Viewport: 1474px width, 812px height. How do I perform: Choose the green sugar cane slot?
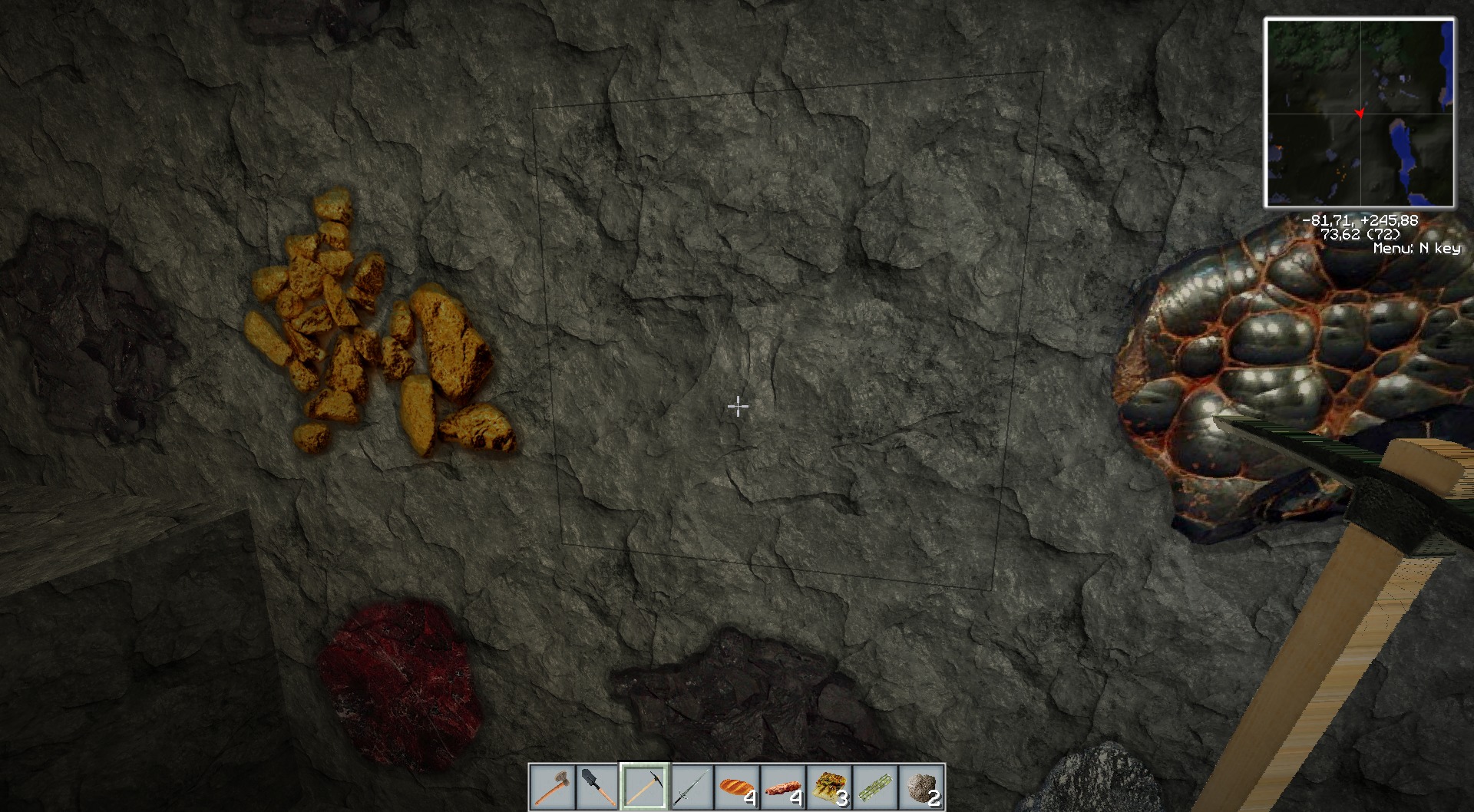(x=875, y=787)
